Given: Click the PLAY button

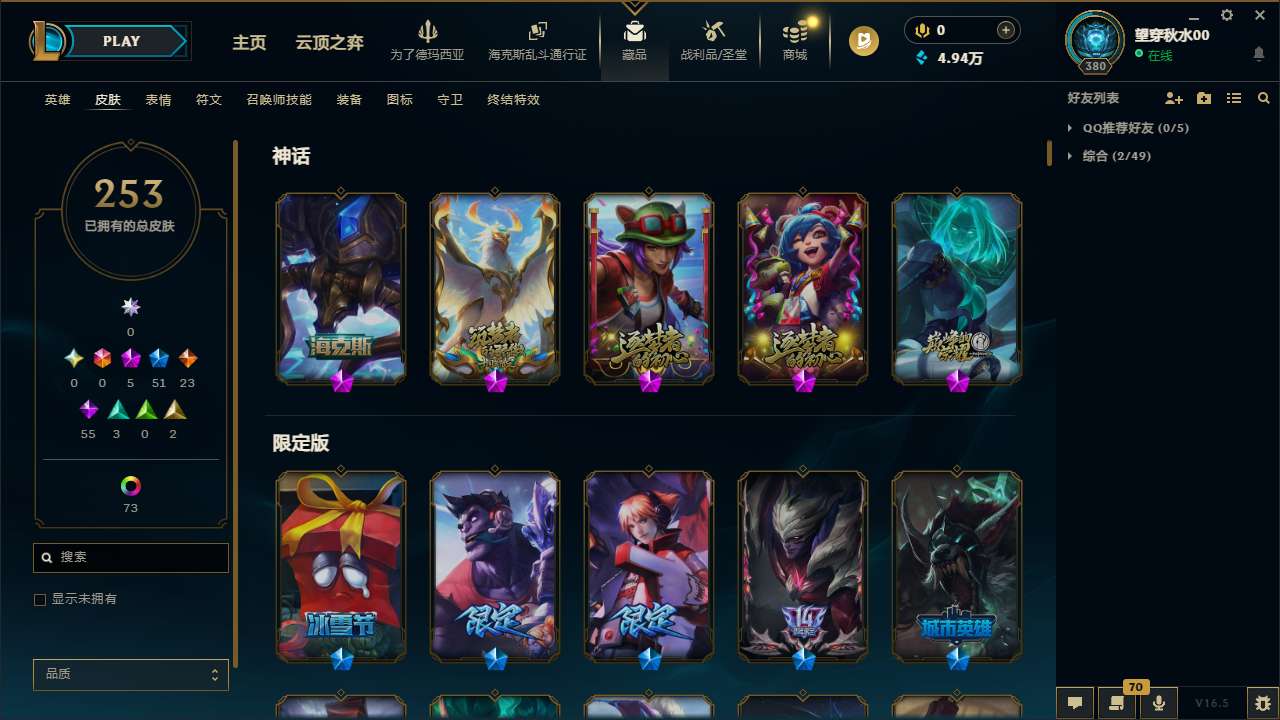Looking at the screenshot, I should [x=121, y=41].
